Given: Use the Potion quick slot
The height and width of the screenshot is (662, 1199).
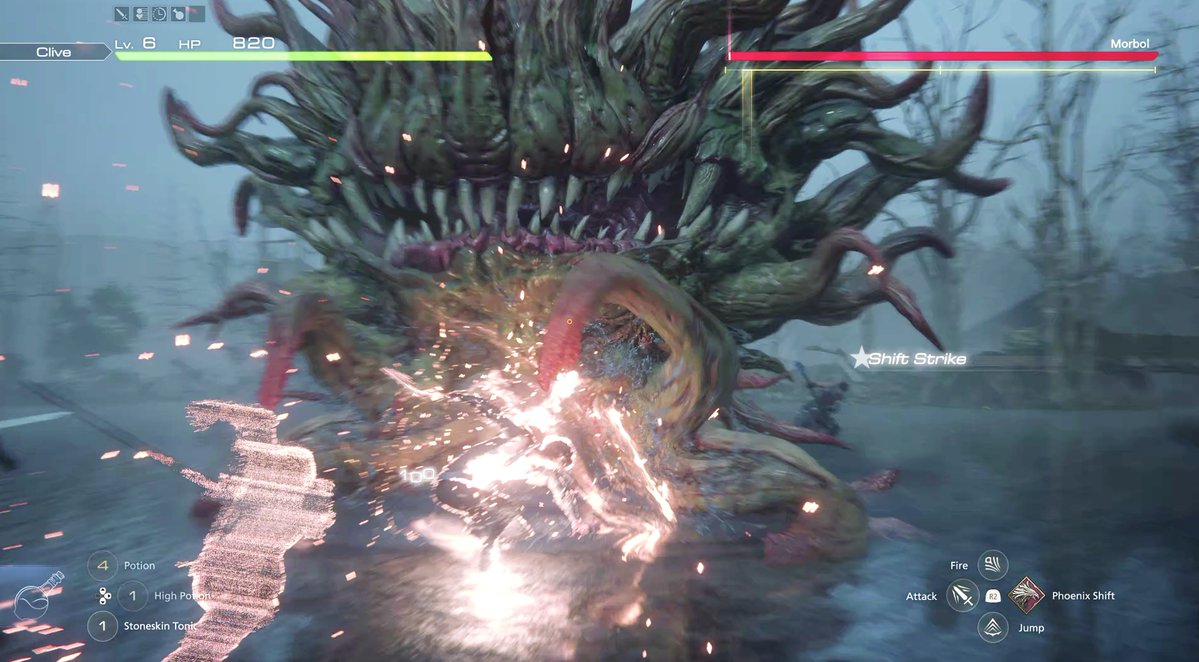Looking at the screenshot, I should point(102,566).
